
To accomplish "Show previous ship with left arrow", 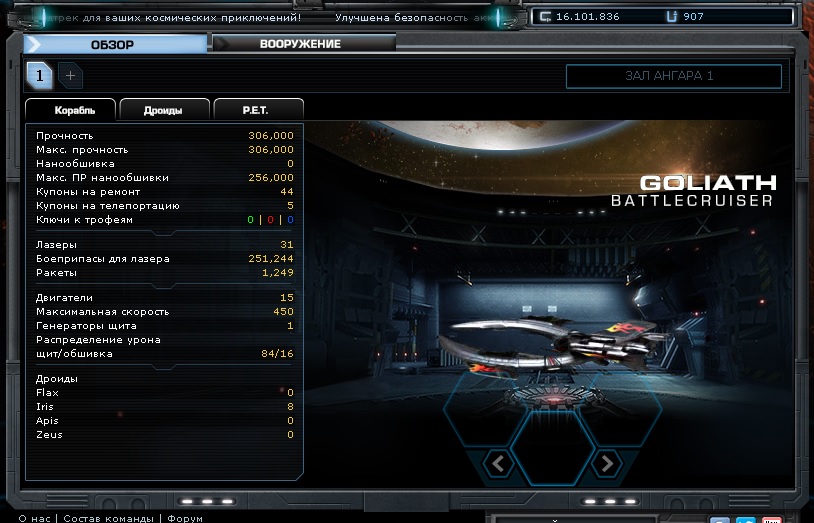I will [x=498, y=462].
